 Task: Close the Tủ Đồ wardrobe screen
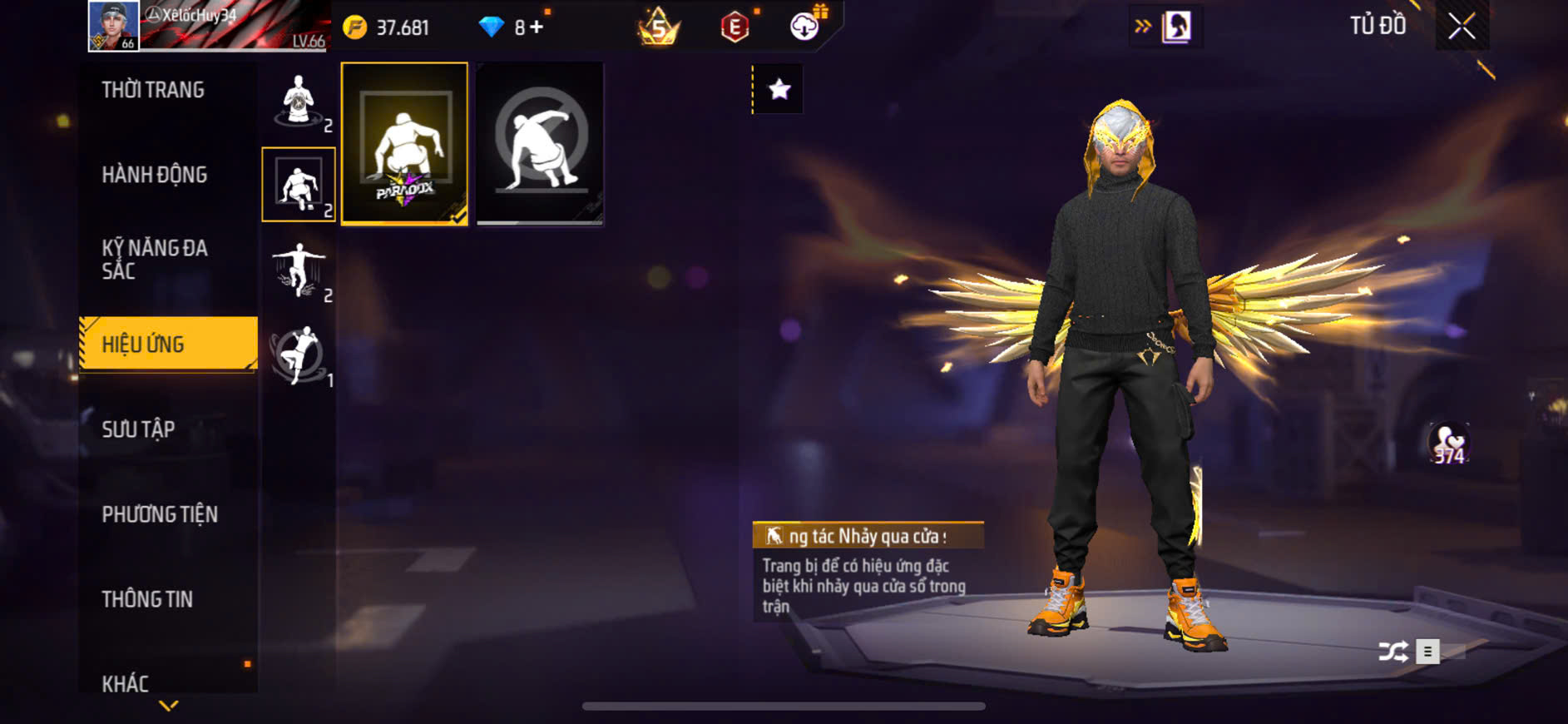pos(1462,27)
